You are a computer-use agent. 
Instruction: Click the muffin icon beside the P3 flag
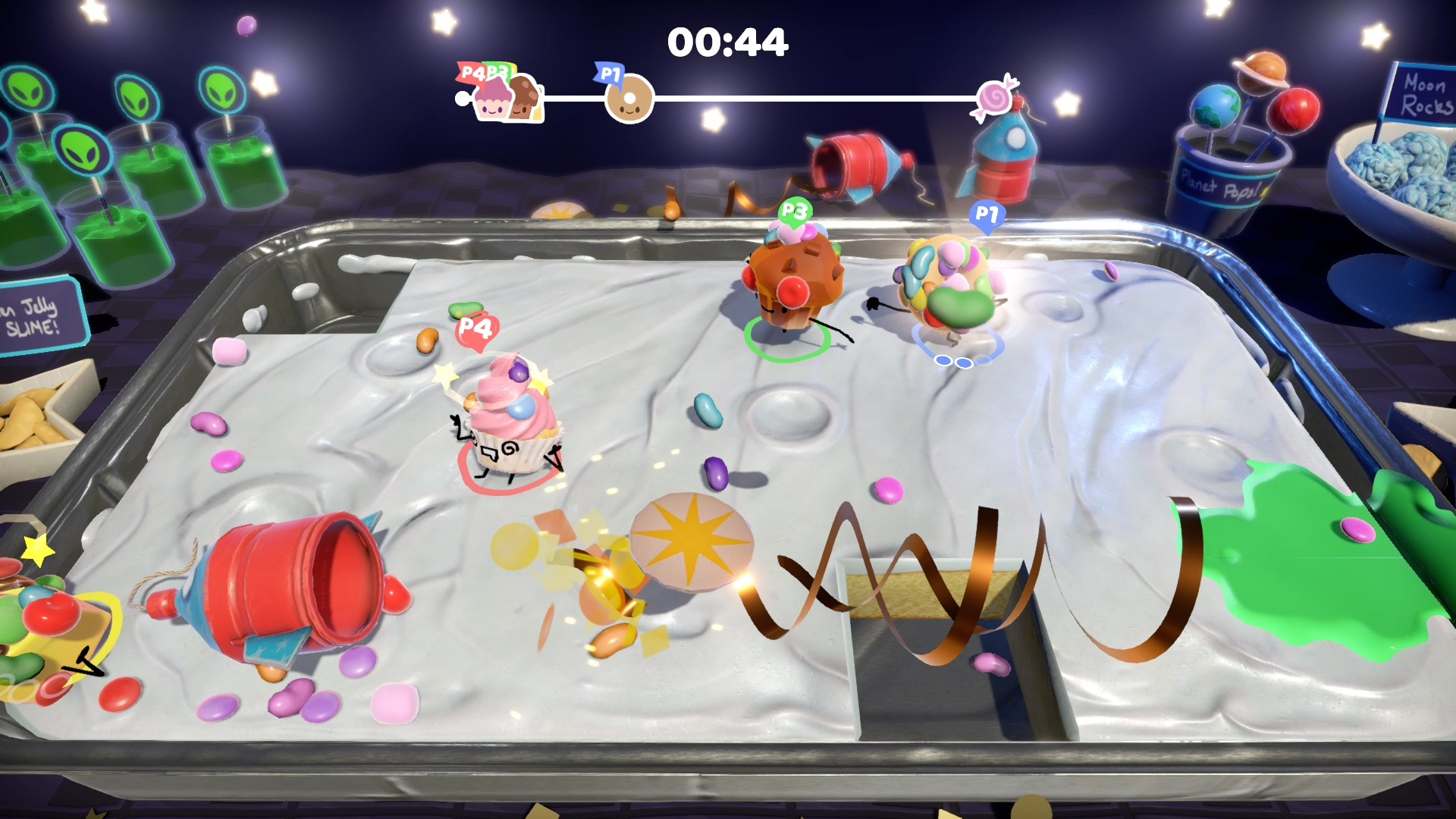coord(522,97)
